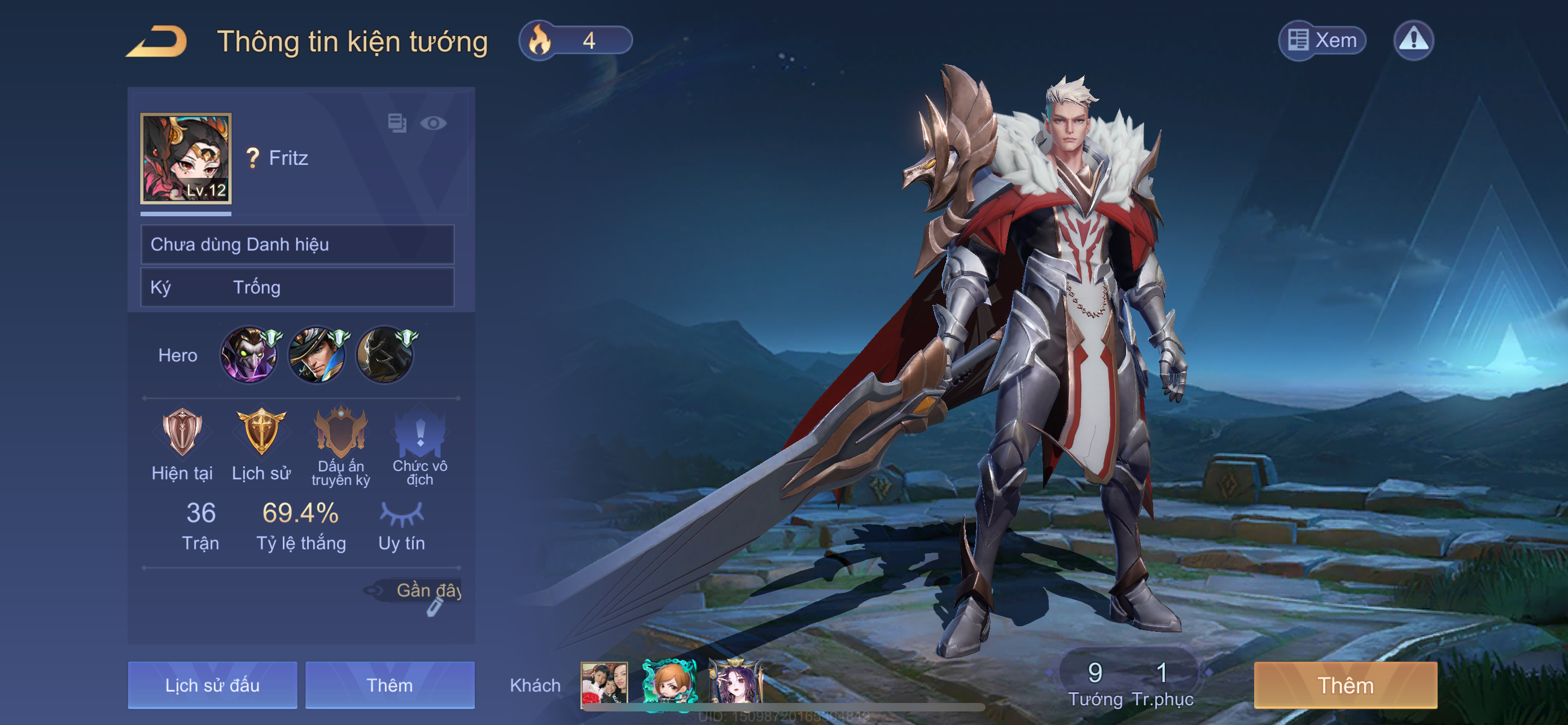This screenshot has width=1568, height=725.
Task: Select the purple masked hero icon
Action: pyautogui.click(x=249, y=355)
